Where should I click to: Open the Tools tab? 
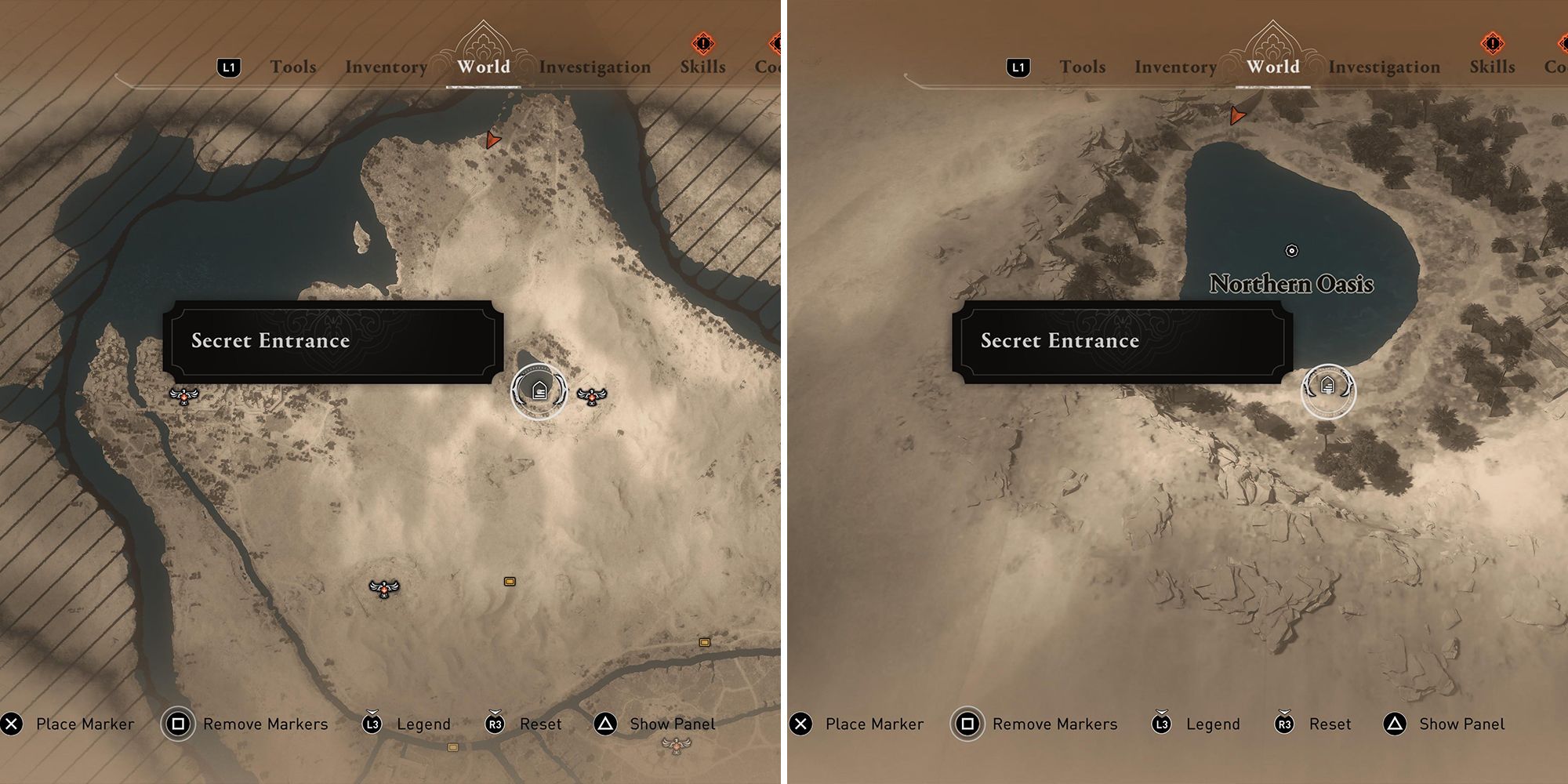[294, 67]
